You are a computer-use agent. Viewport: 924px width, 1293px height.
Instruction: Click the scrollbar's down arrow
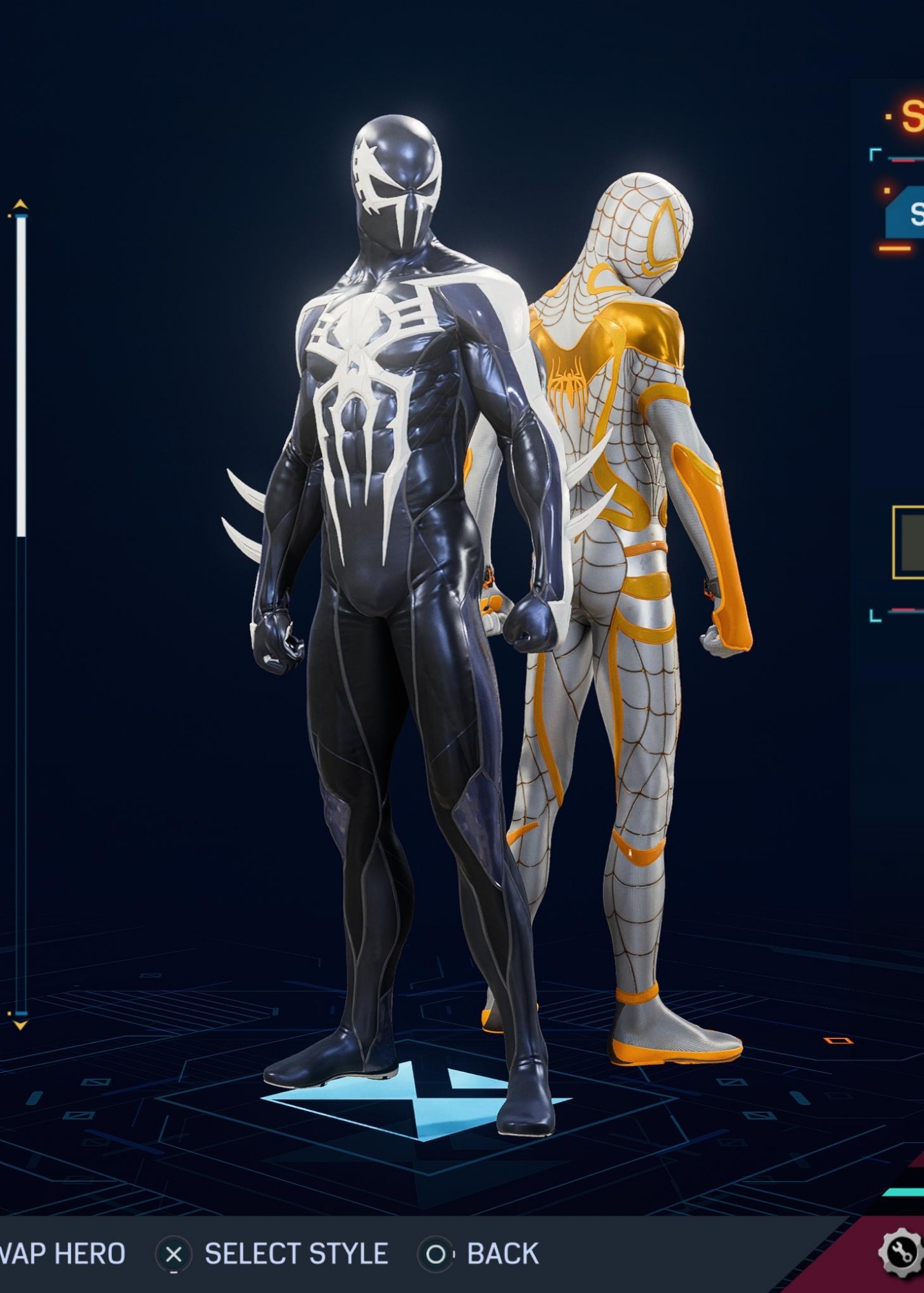pyautogui.click(x=21, y=1025)
